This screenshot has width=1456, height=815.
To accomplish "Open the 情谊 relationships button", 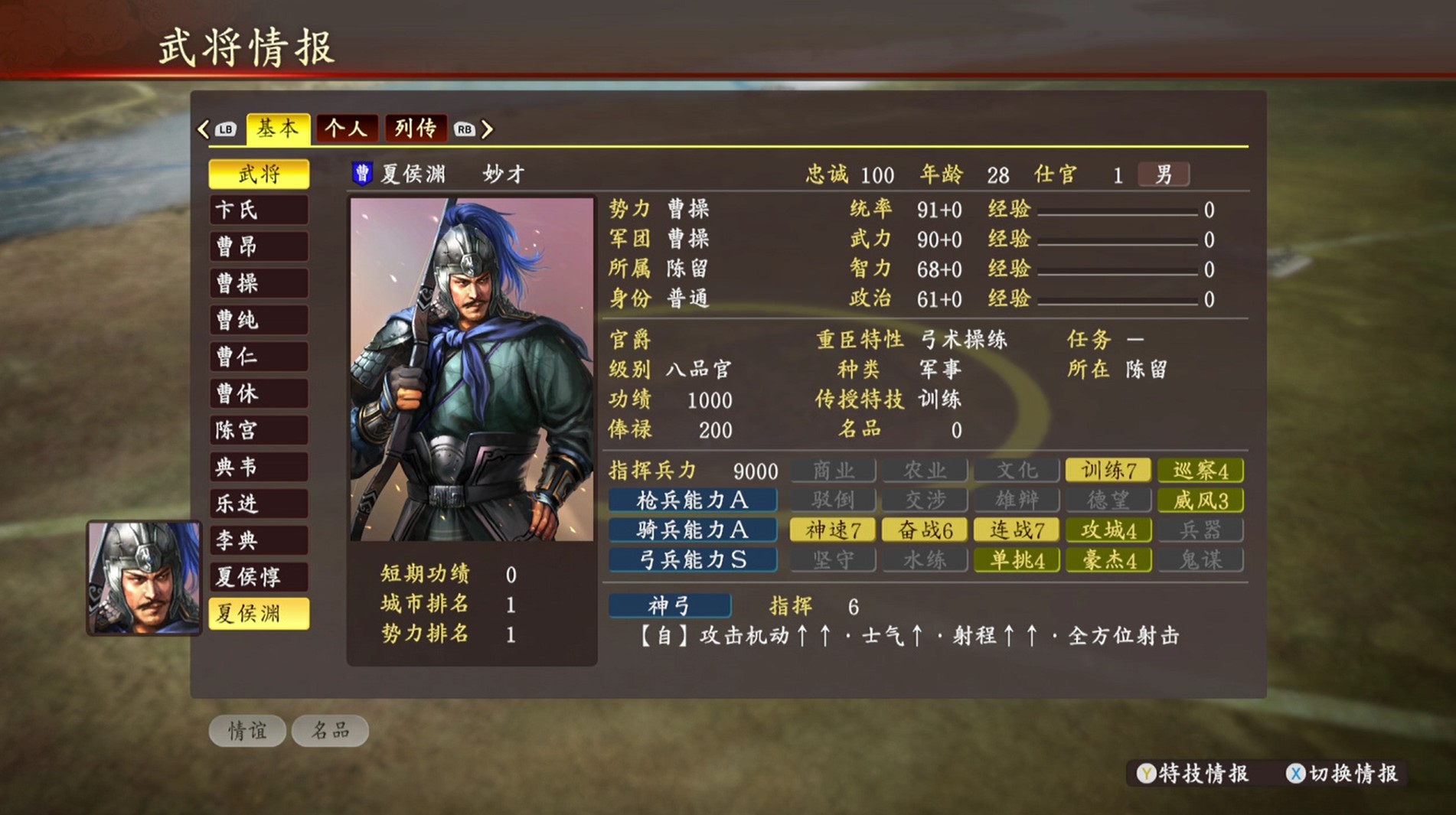I will pos(247,731).
